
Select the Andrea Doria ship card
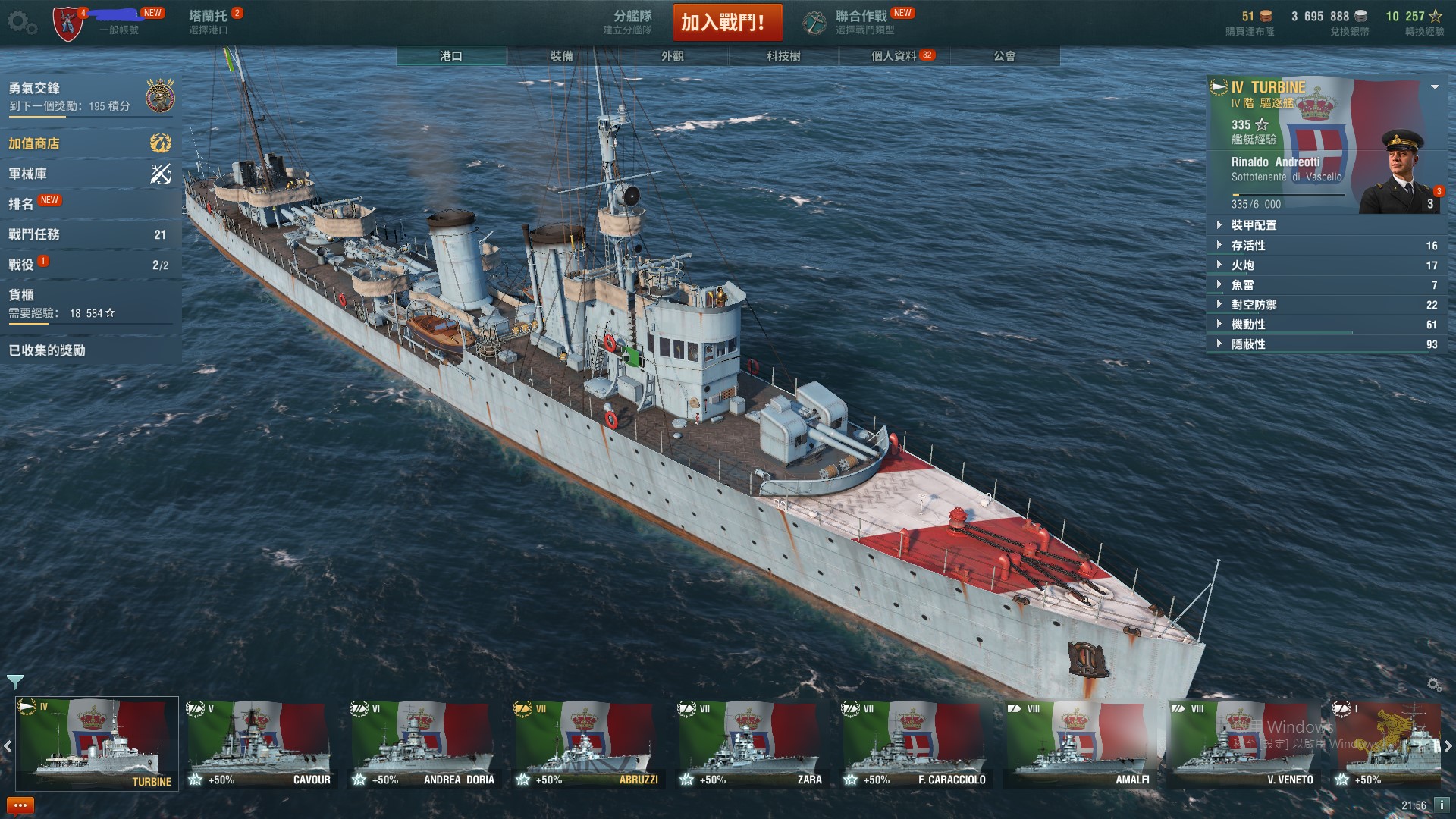424,744
